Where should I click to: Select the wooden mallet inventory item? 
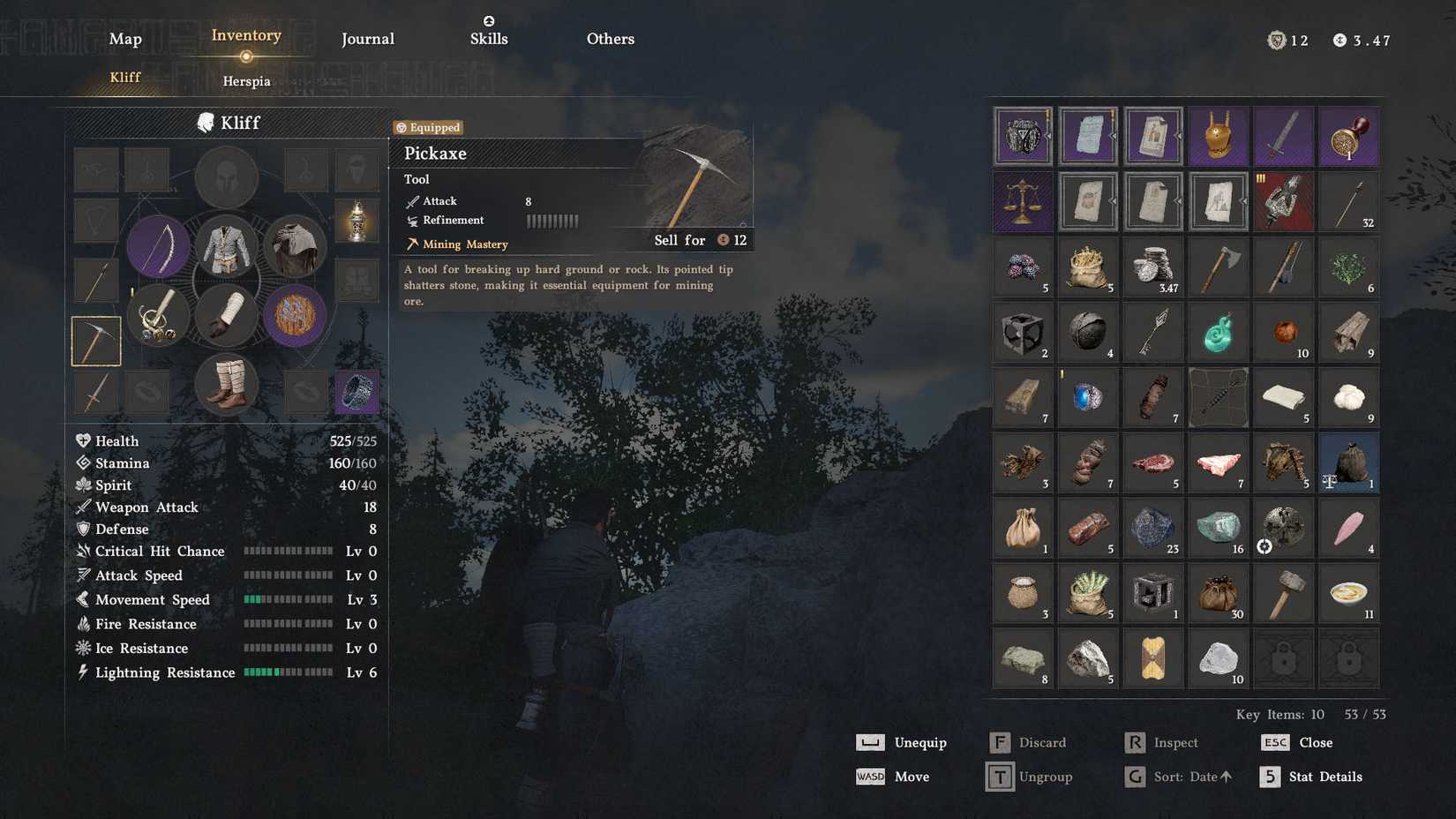(x=1283, y=593)
